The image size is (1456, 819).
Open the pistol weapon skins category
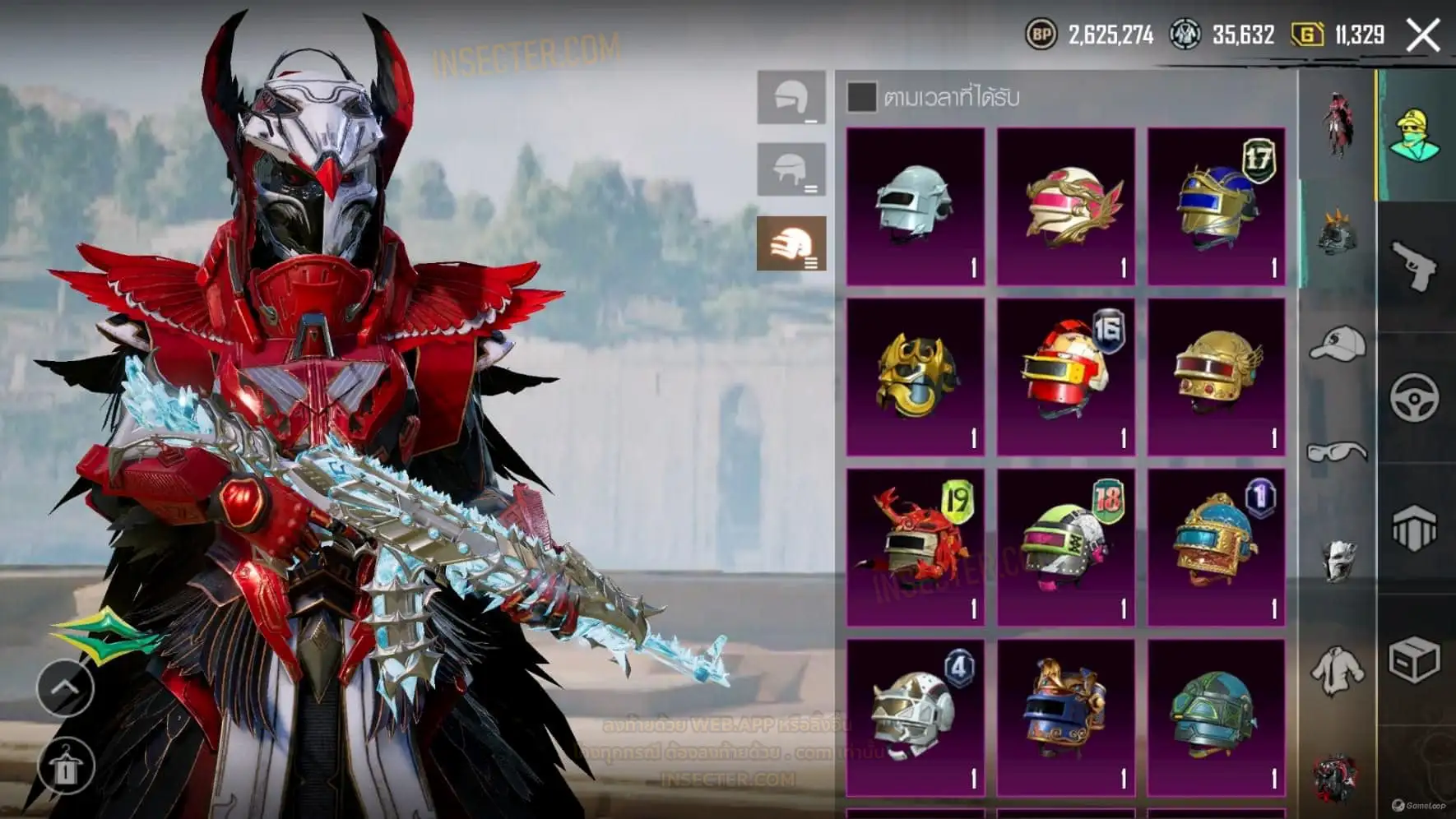click(x=1414, y=266)
